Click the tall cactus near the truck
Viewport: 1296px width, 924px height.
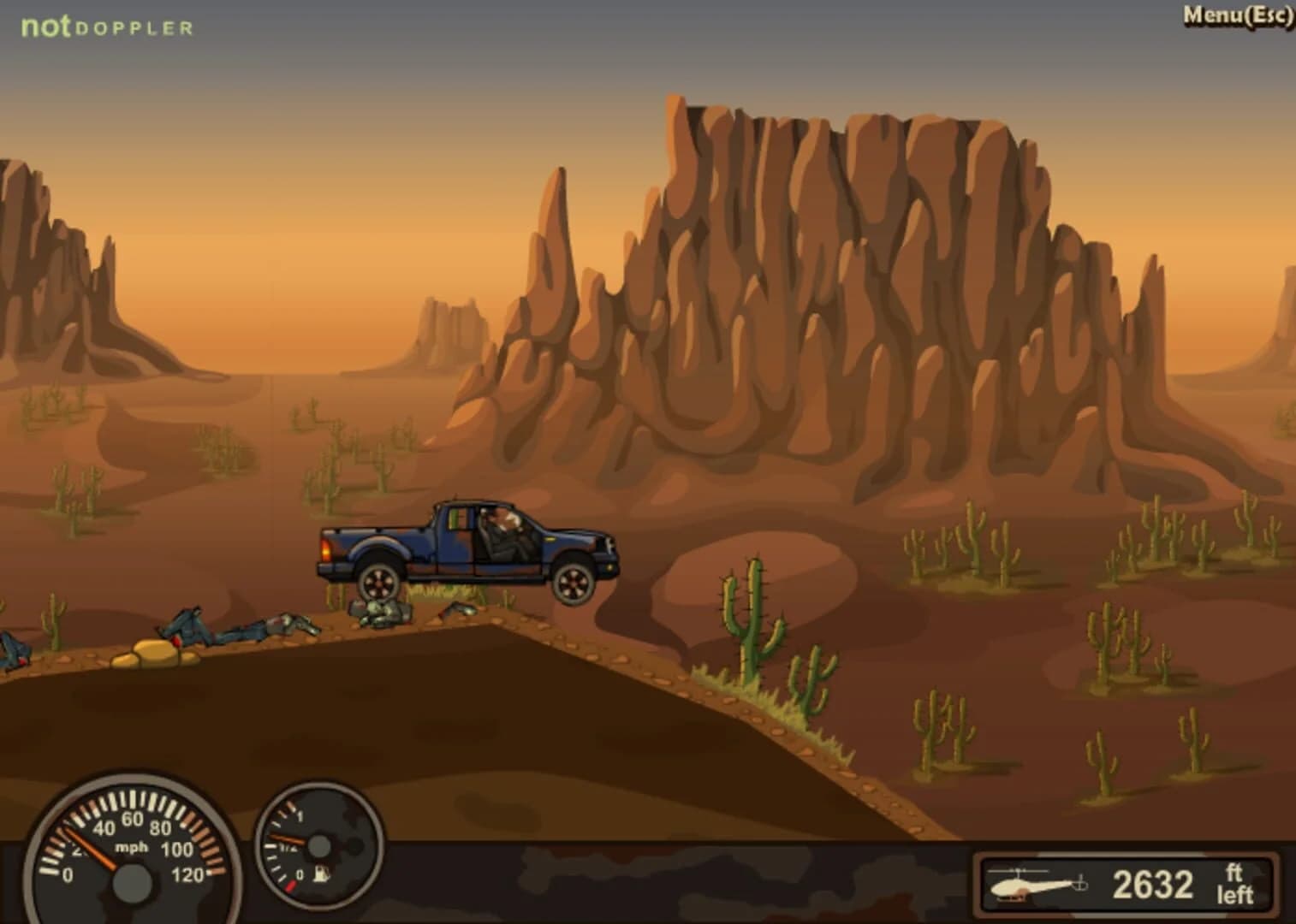pyautogui.click(x=753, y=616)
